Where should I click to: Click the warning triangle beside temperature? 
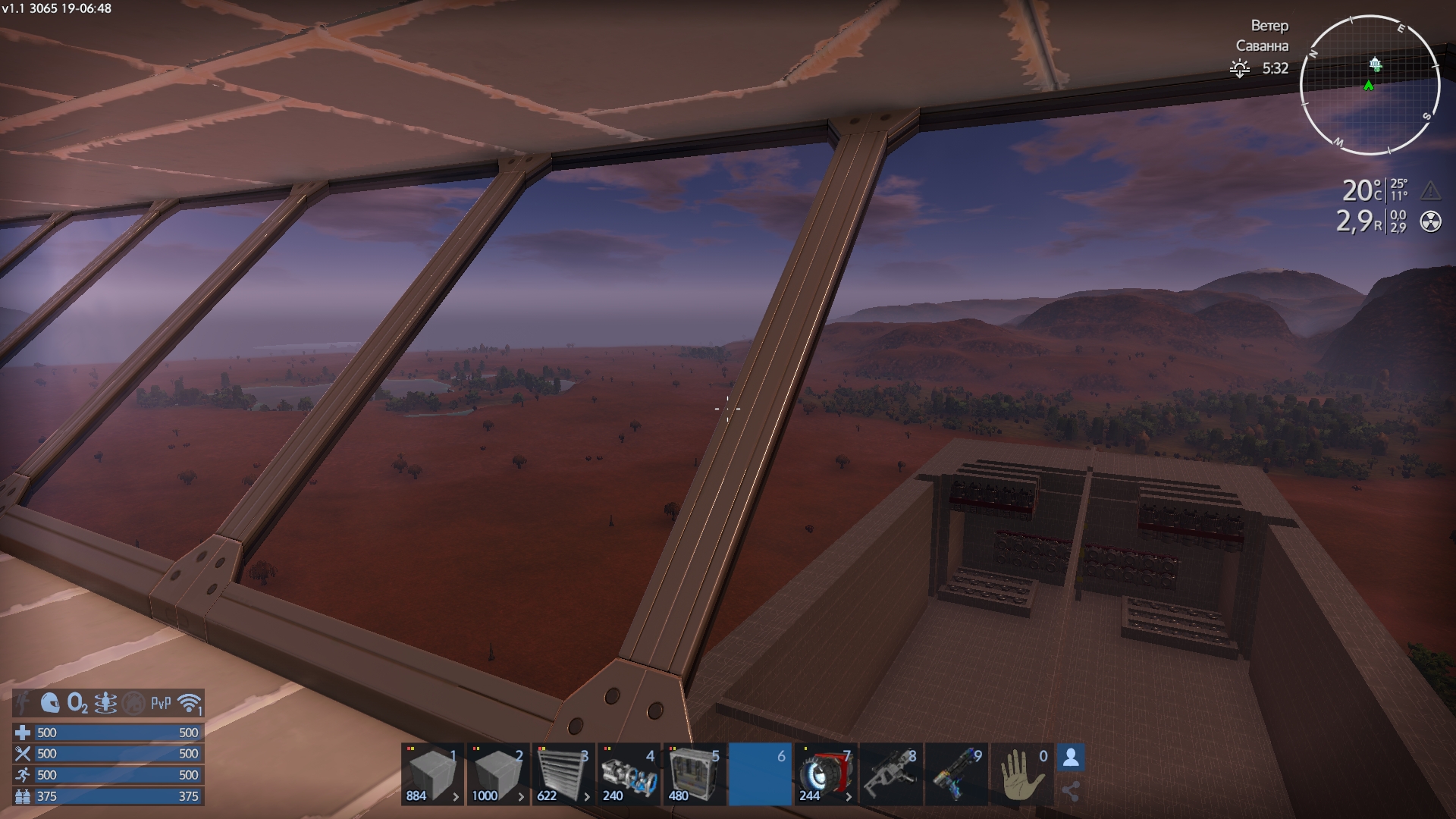[x=1430, y=190]
